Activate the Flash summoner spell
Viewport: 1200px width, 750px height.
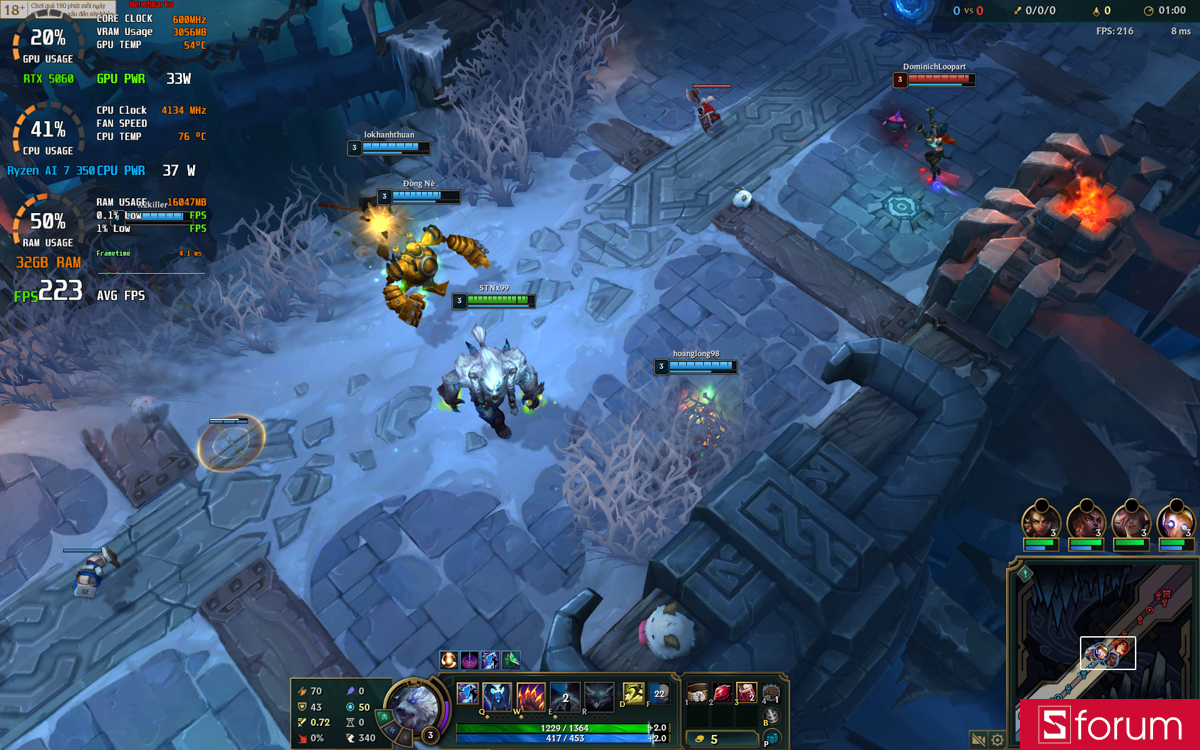(x=634, y=694)
